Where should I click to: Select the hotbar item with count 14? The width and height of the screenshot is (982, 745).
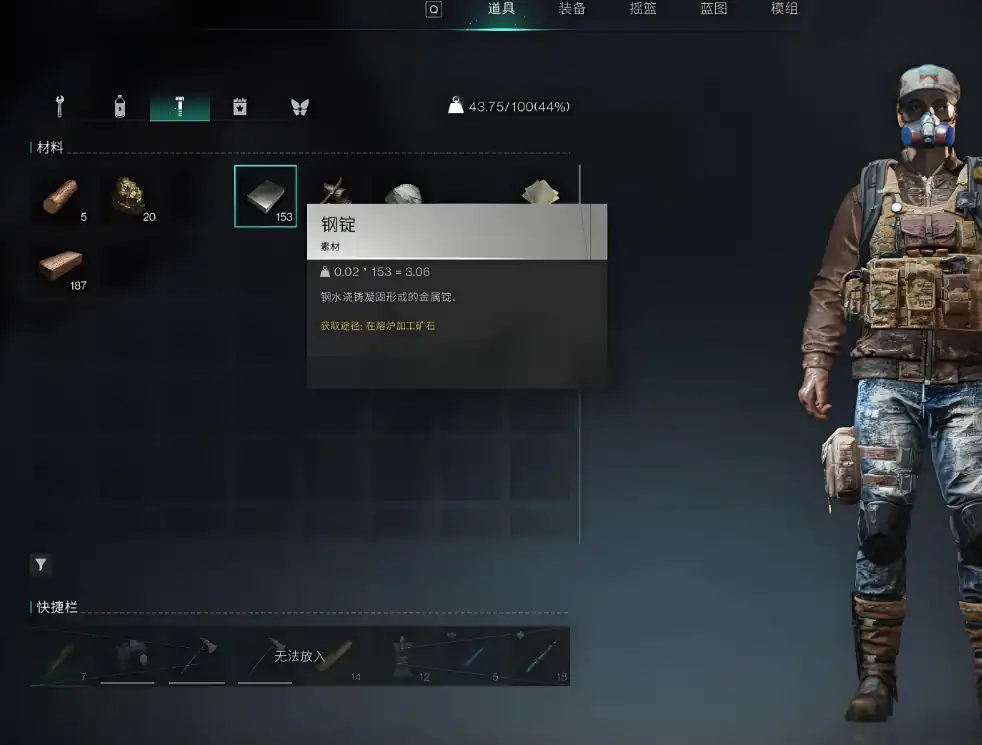(335, 656)
